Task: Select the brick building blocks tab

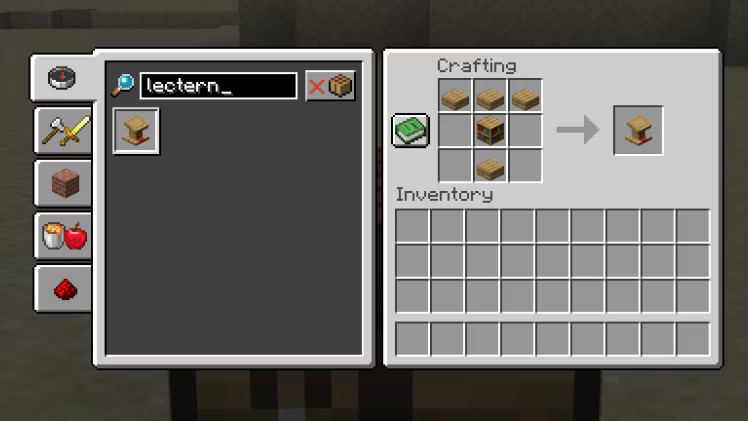Action: pyautogui.click(x=63, y=183)
